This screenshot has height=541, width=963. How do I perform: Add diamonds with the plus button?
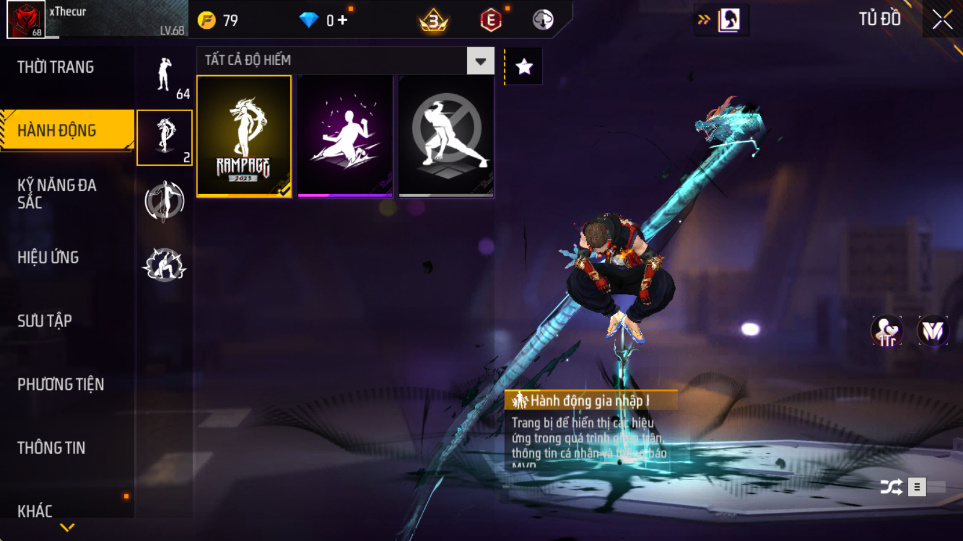(343, 20)
